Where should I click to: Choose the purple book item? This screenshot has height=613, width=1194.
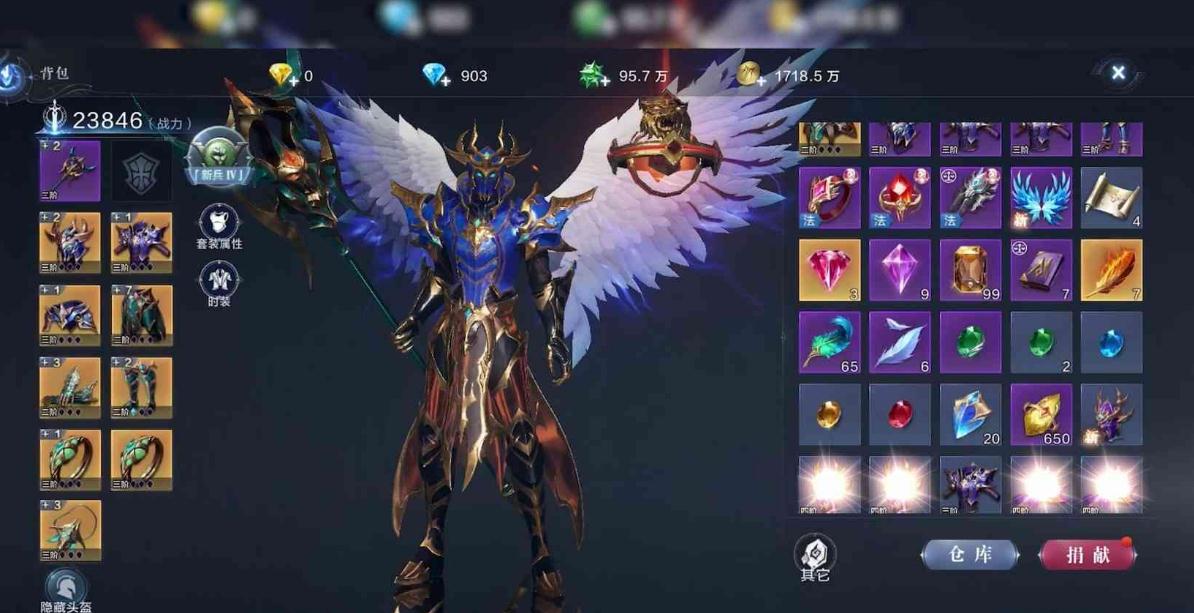[1041, 270]
